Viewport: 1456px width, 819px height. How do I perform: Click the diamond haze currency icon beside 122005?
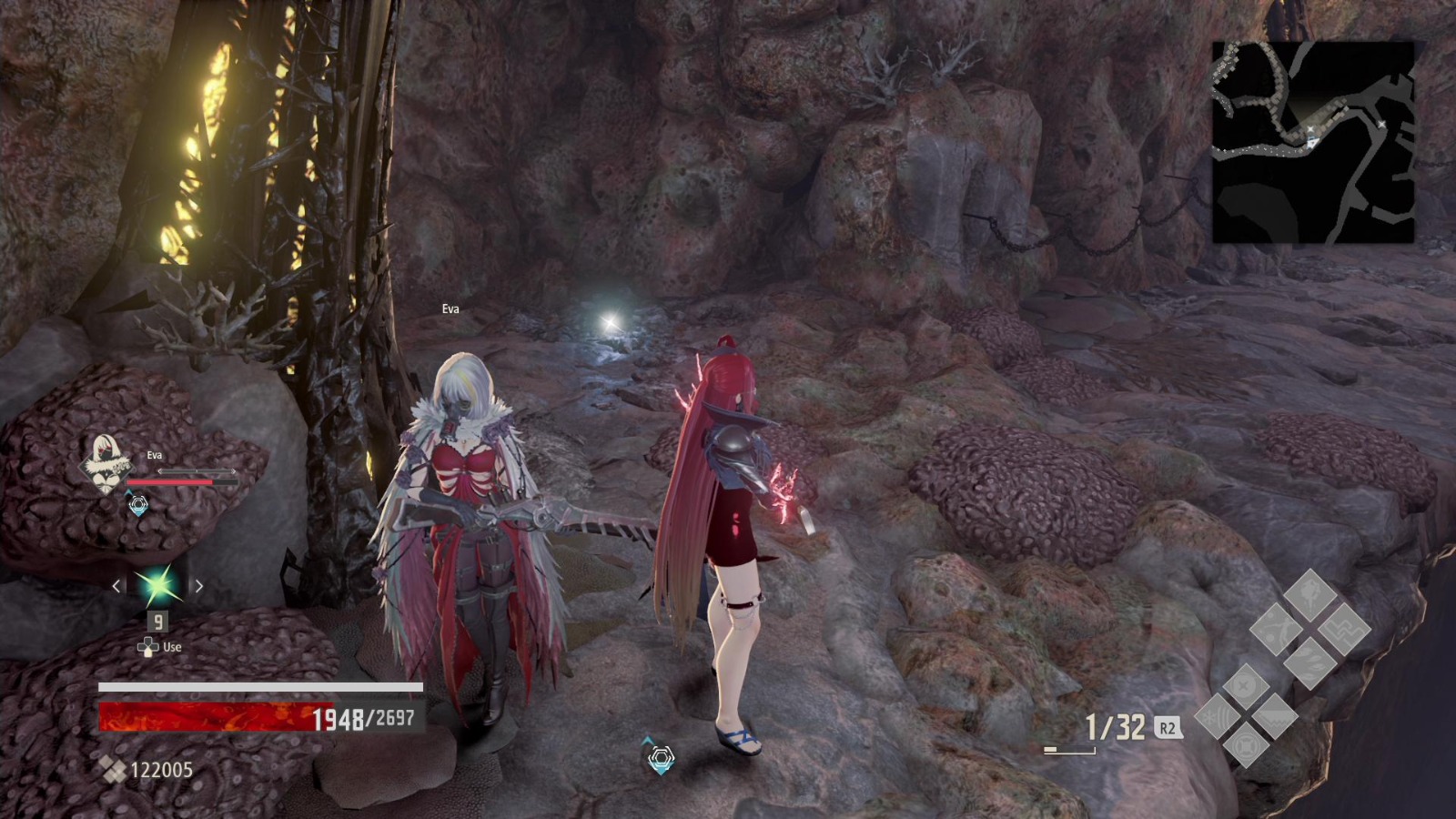[113, 768]
